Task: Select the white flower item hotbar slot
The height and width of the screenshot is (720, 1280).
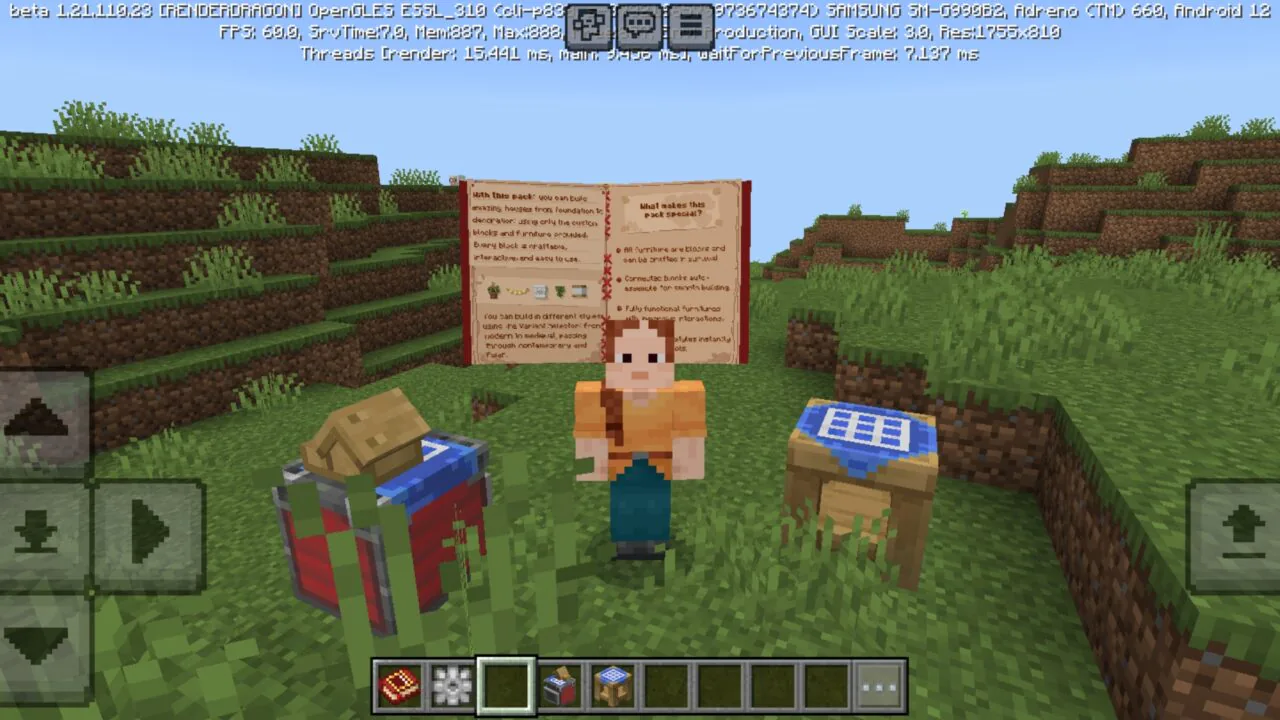Action: [452, 686]
